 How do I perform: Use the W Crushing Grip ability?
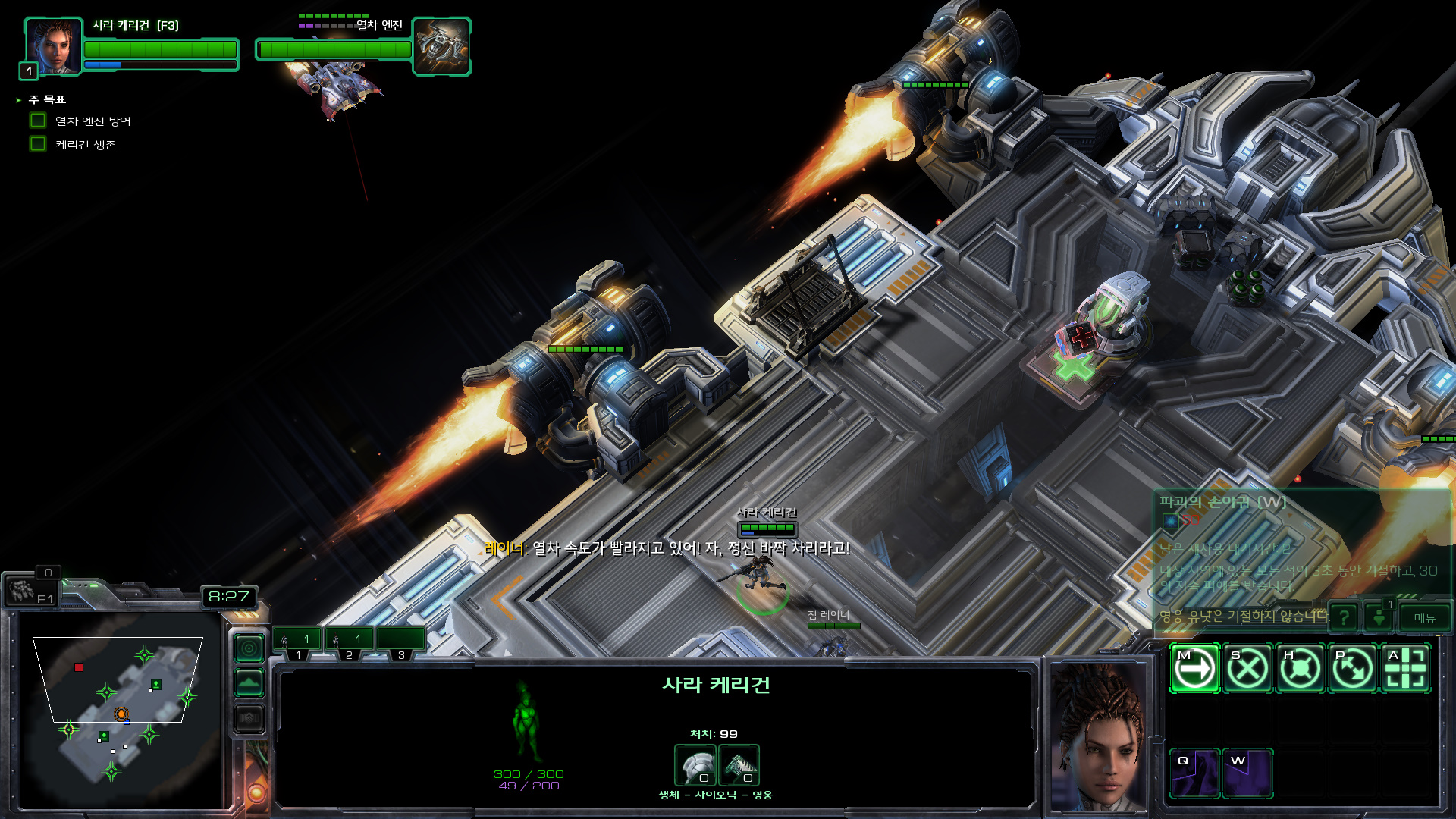coord(1247,773)
